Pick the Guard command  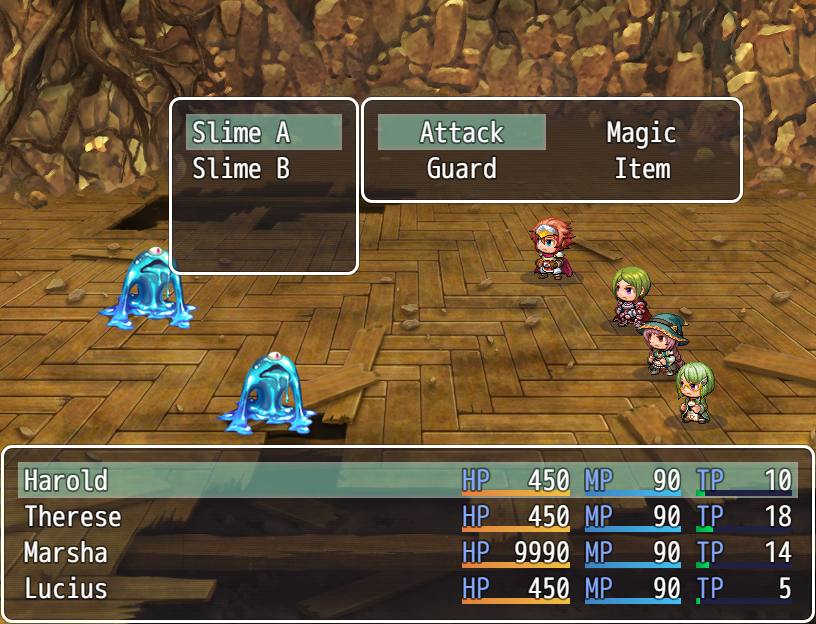pyautogui.click(x=462, y=169)
